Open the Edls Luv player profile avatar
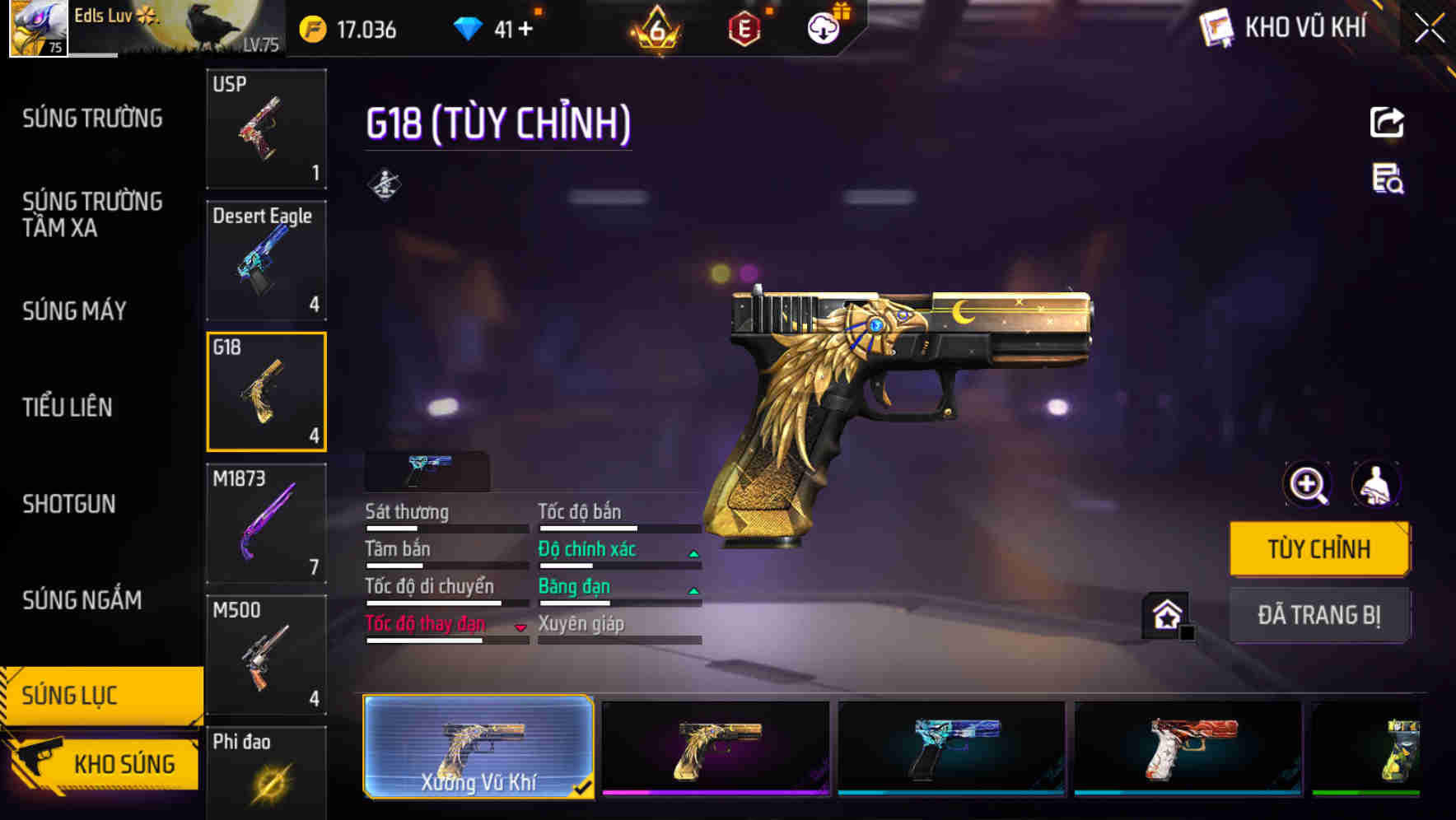 pyautogui.click(x=37, y=29)
